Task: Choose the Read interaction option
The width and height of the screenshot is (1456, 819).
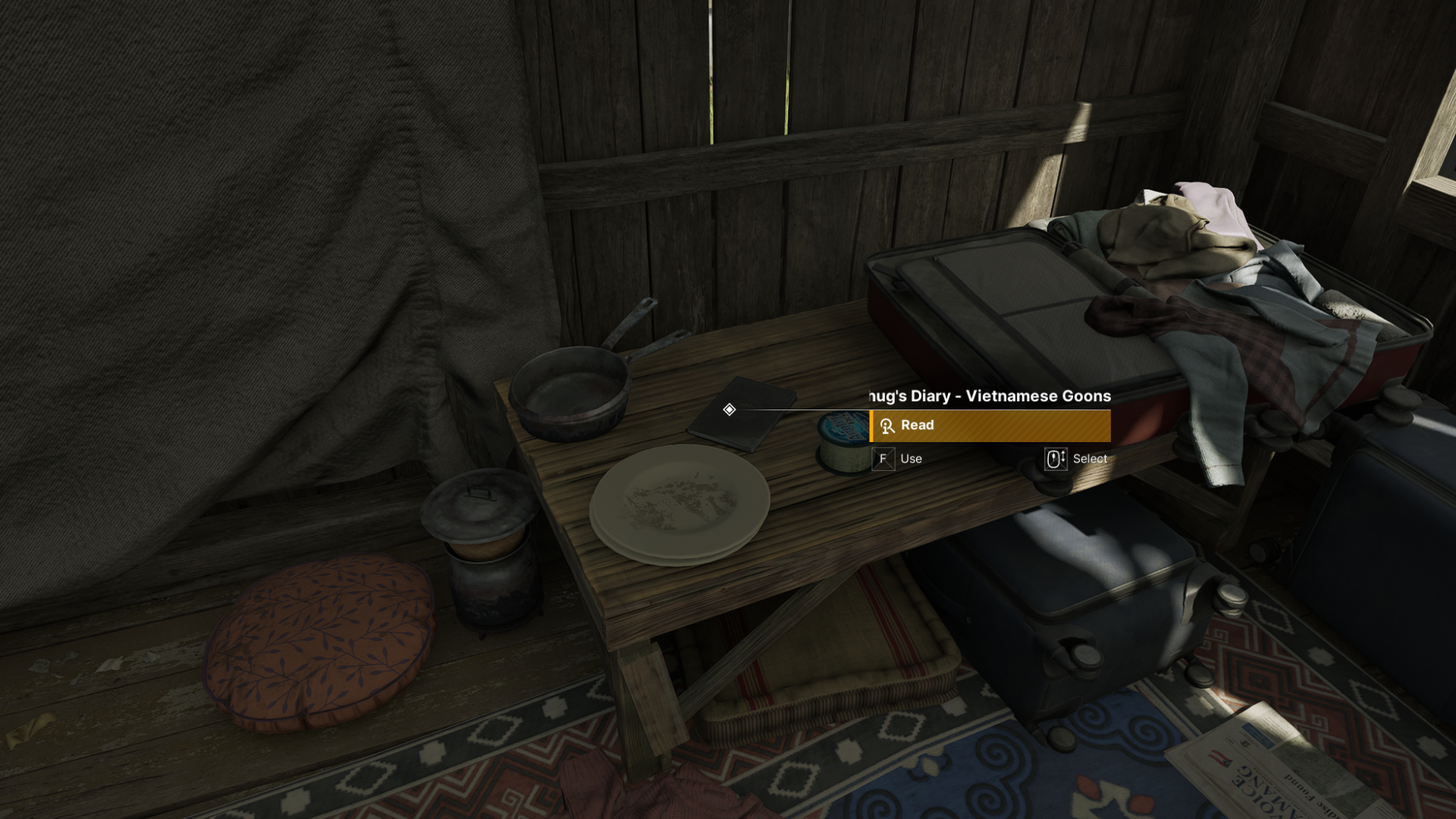Action: 990,425
